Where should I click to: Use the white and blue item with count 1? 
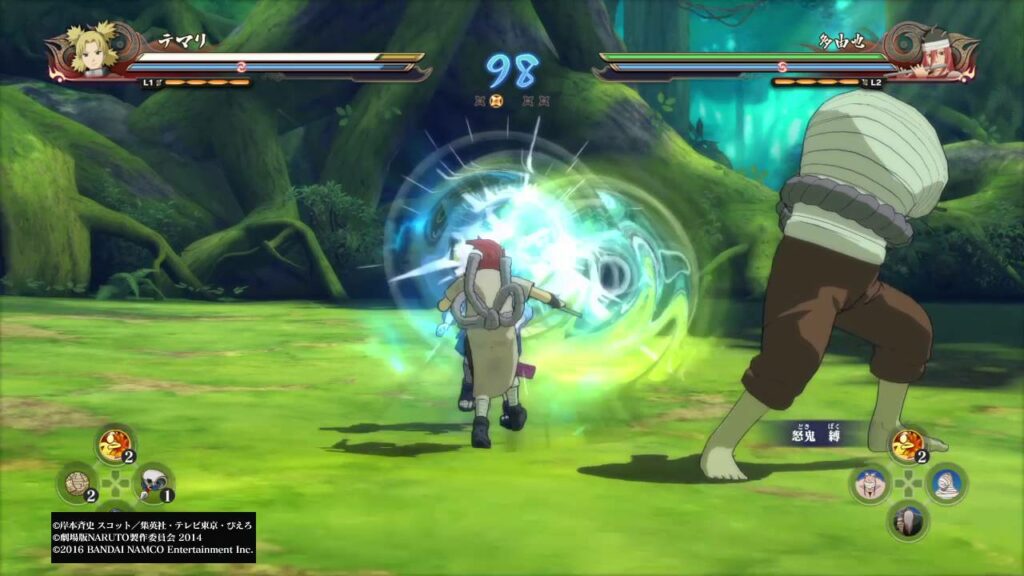[x=152, y=483]
